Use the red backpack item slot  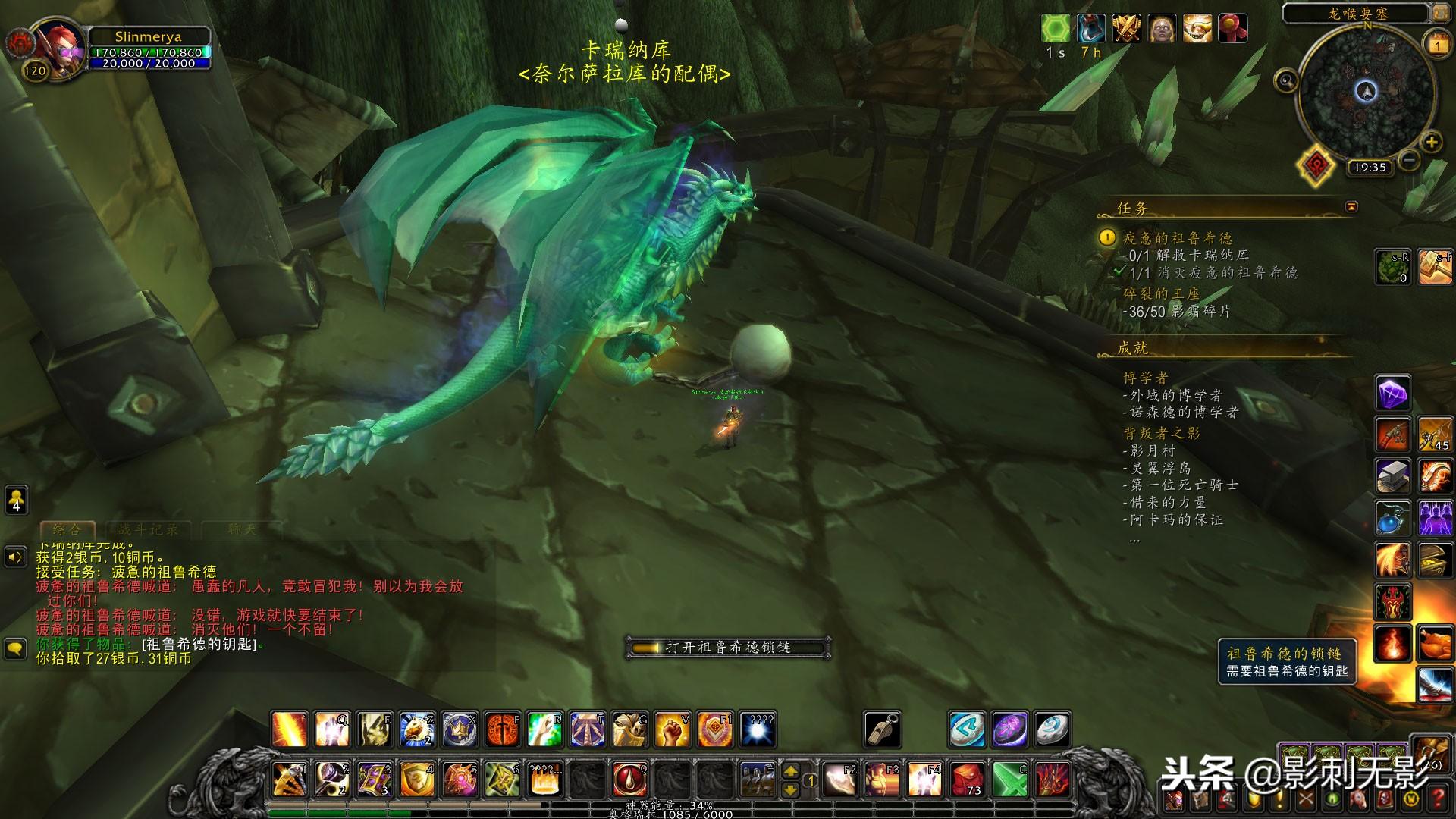pyautogui.click(x=968, y=780)
